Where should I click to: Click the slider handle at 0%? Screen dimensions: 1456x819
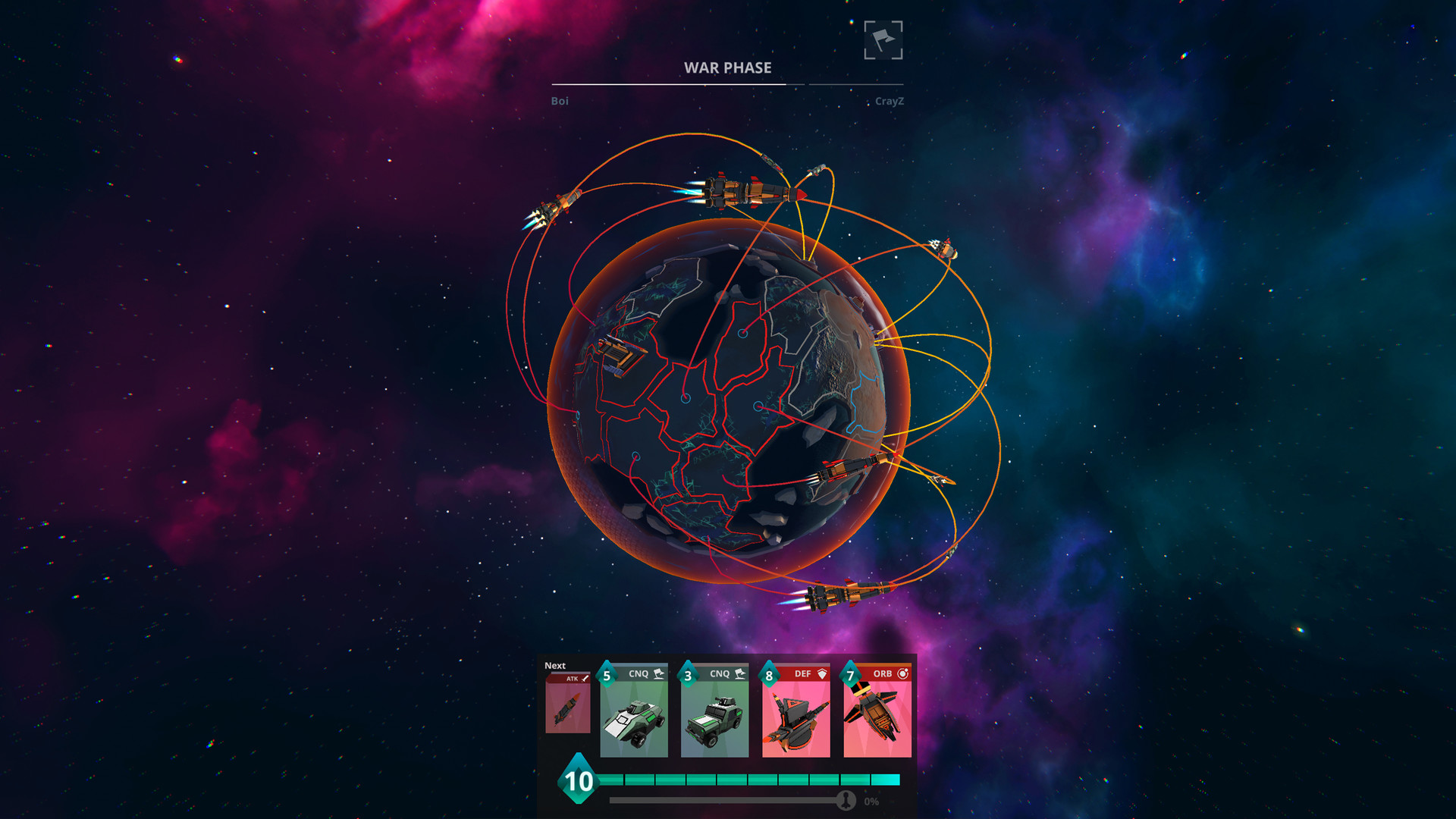pyautogui.click(x=847, y=799)
